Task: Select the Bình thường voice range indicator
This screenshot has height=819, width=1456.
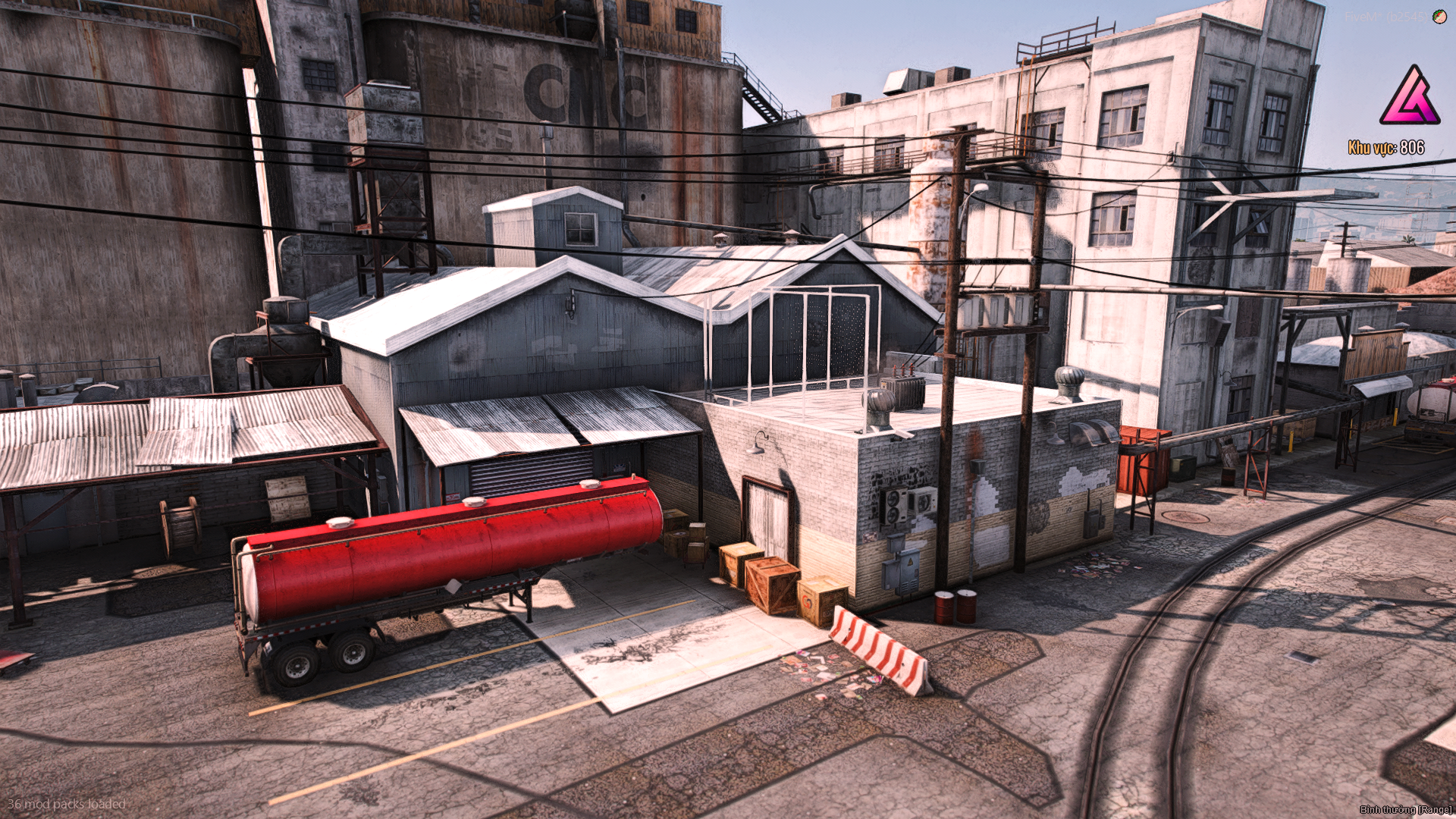Action: pos(1405,810)
